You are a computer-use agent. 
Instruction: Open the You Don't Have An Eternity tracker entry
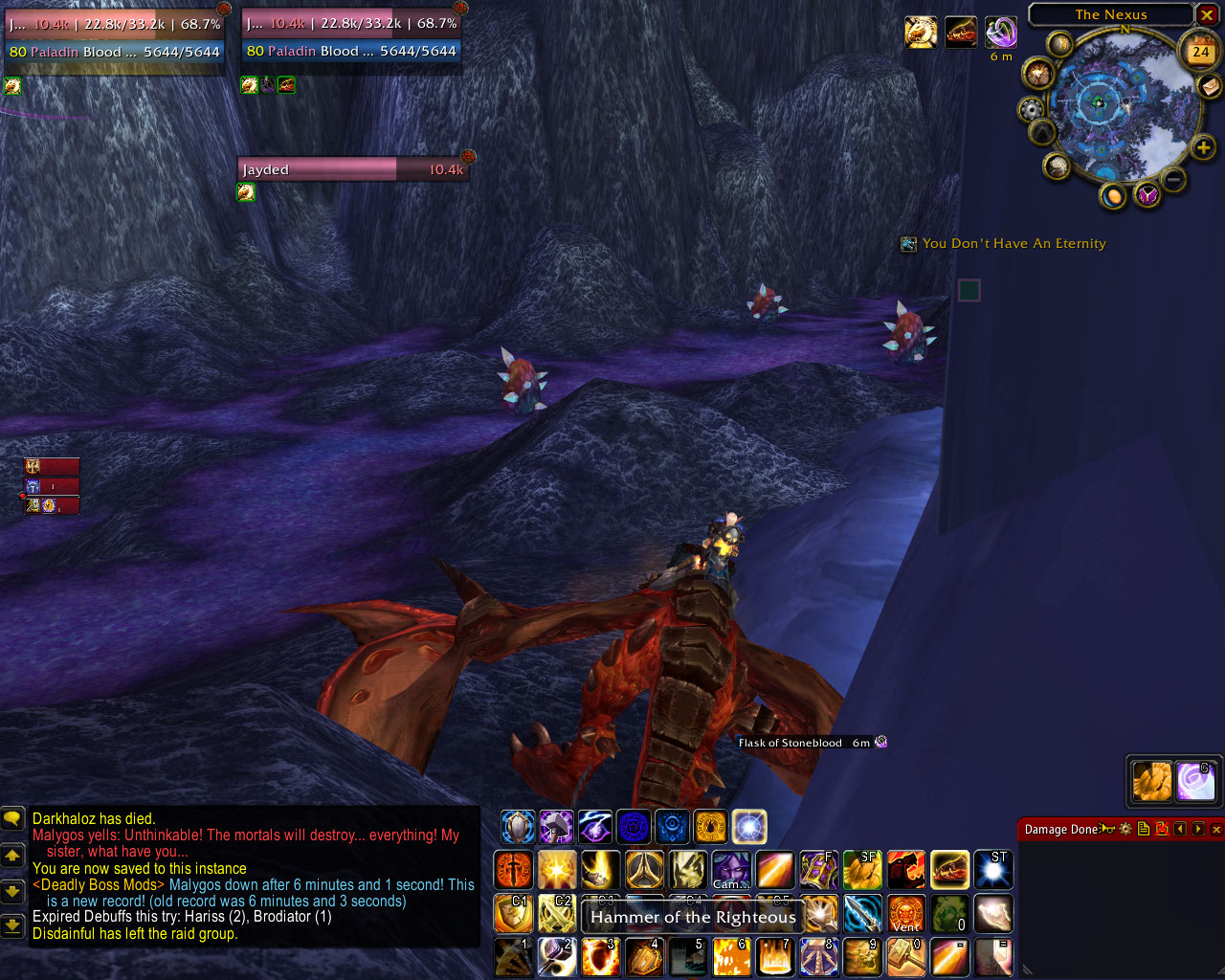pos(1013,244)
